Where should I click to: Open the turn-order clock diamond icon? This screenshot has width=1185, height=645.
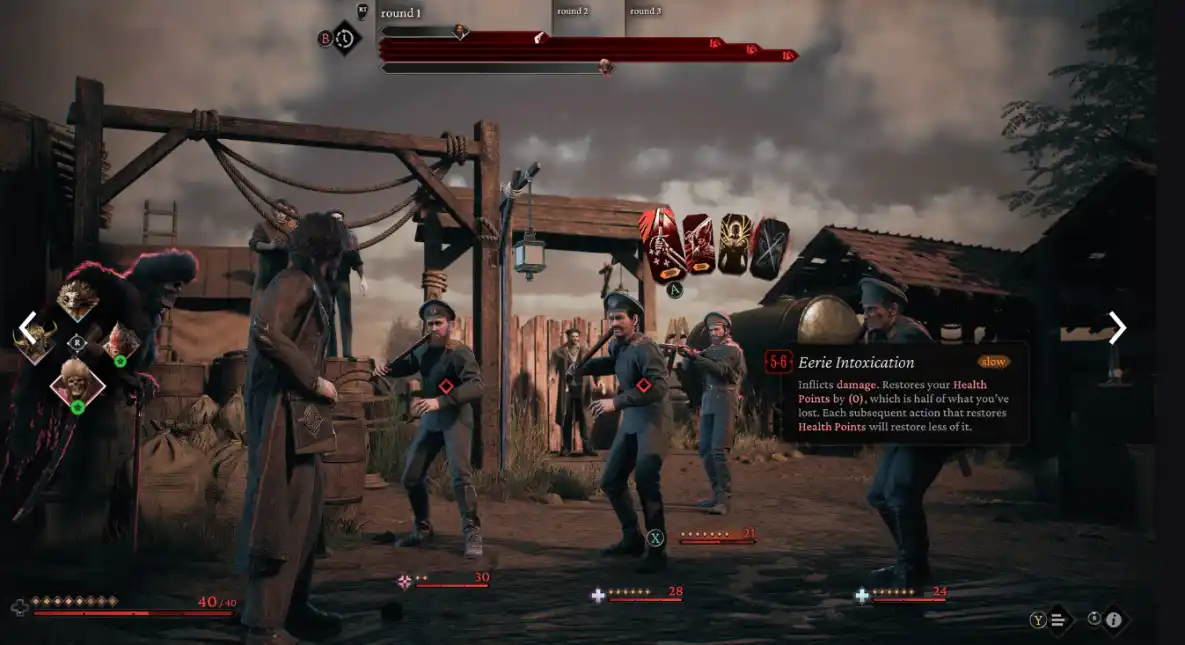pyautogui.click(x=346, y=39)
